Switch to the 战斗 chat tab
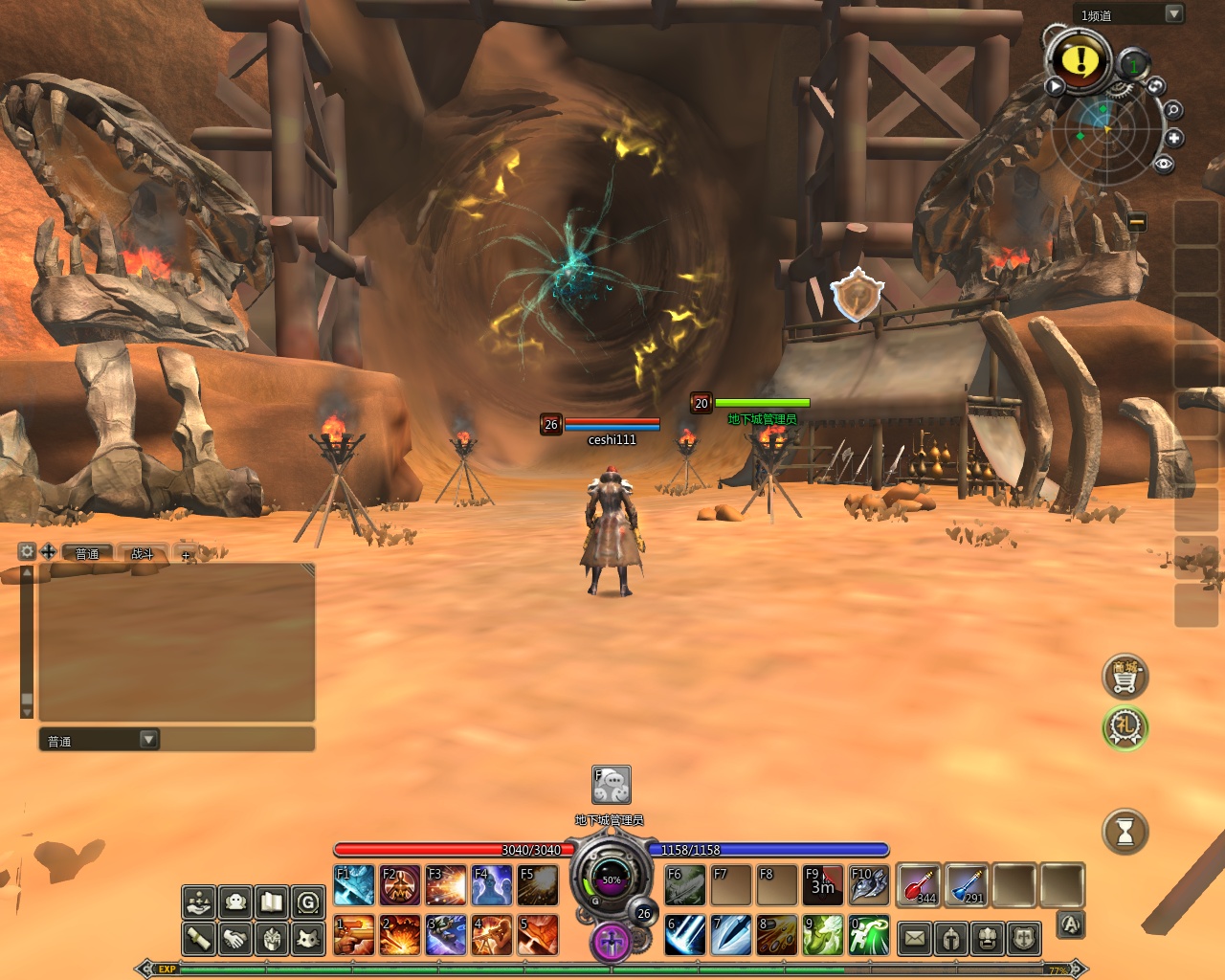1225x980 pixels. pos(142,553)
